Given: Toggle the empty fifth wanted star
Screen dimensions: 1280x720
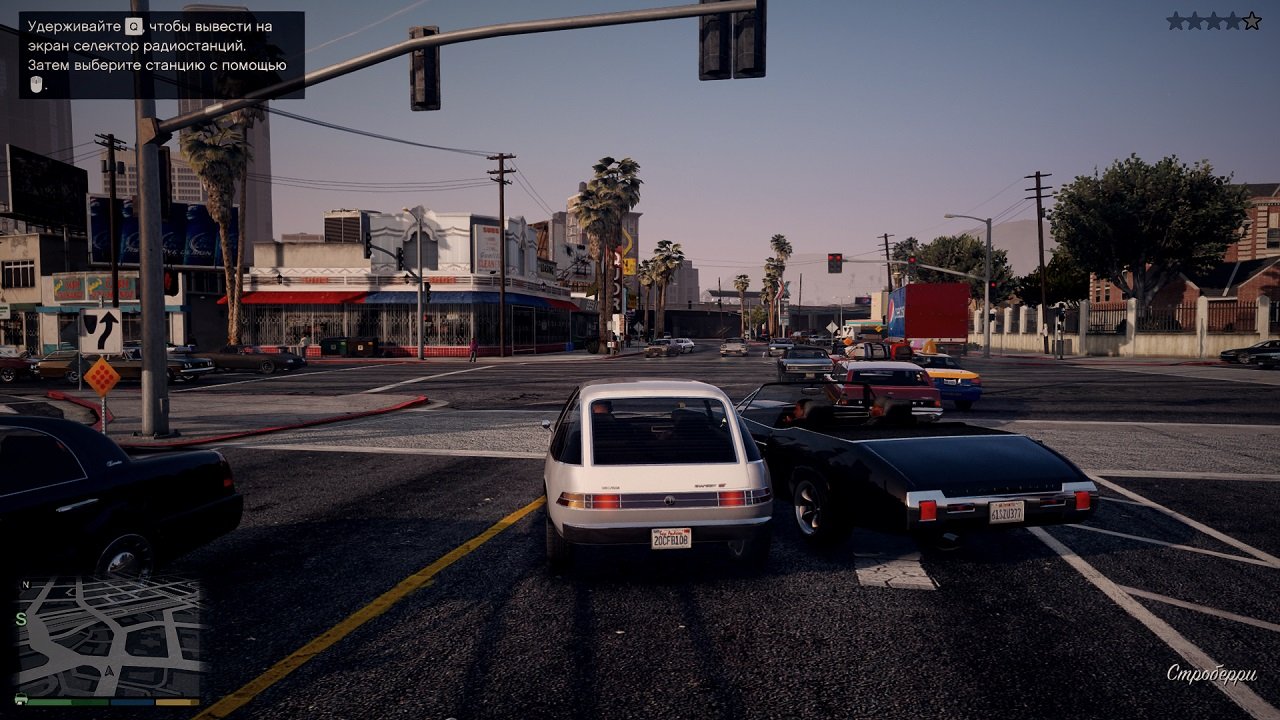Looking at the screenshot, I should tap(1251, 19).
